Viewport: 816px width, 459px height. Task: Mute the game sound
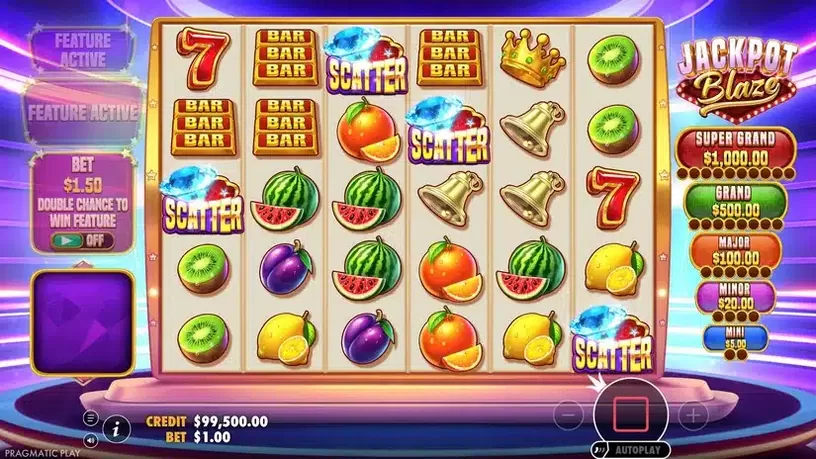point(91,438)
